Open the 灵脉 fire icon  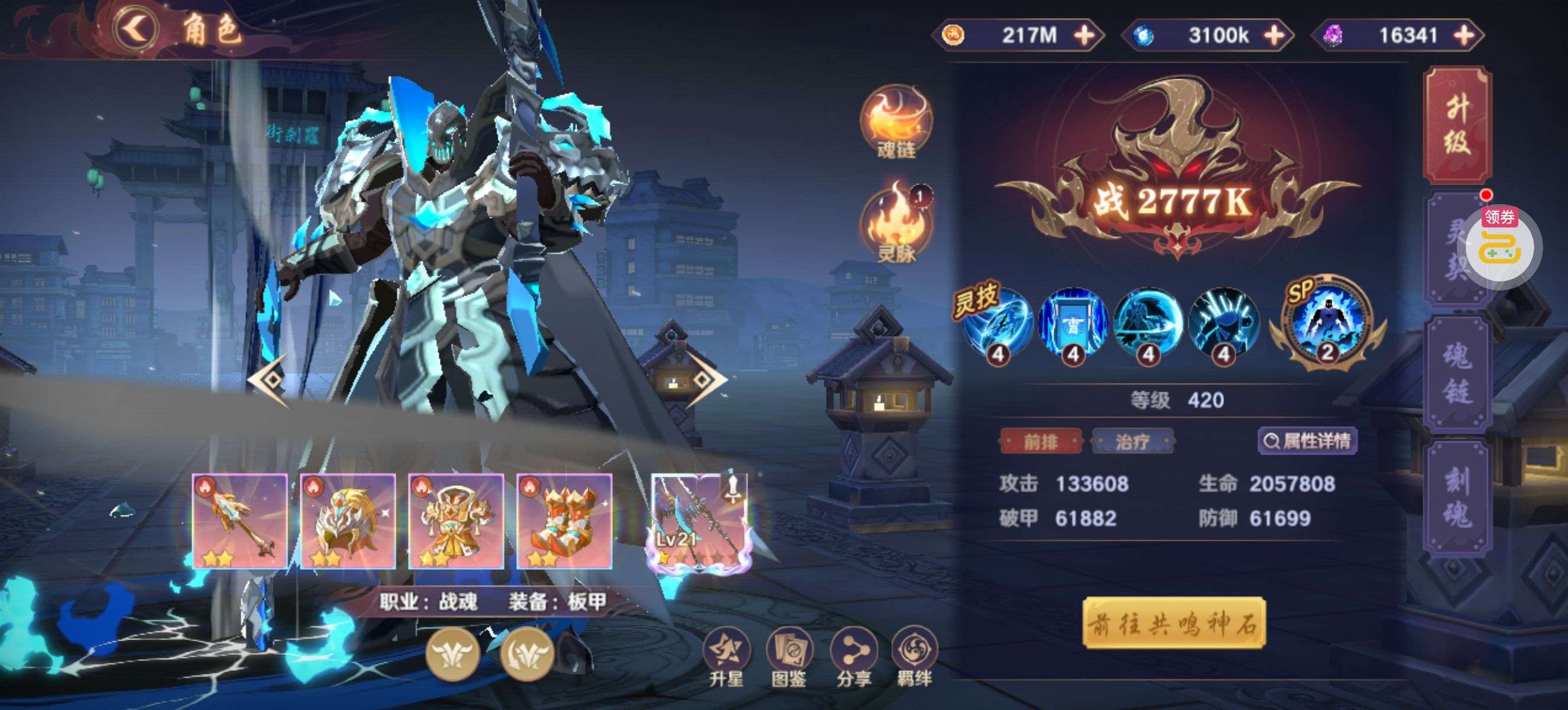(x=896, y=224)
